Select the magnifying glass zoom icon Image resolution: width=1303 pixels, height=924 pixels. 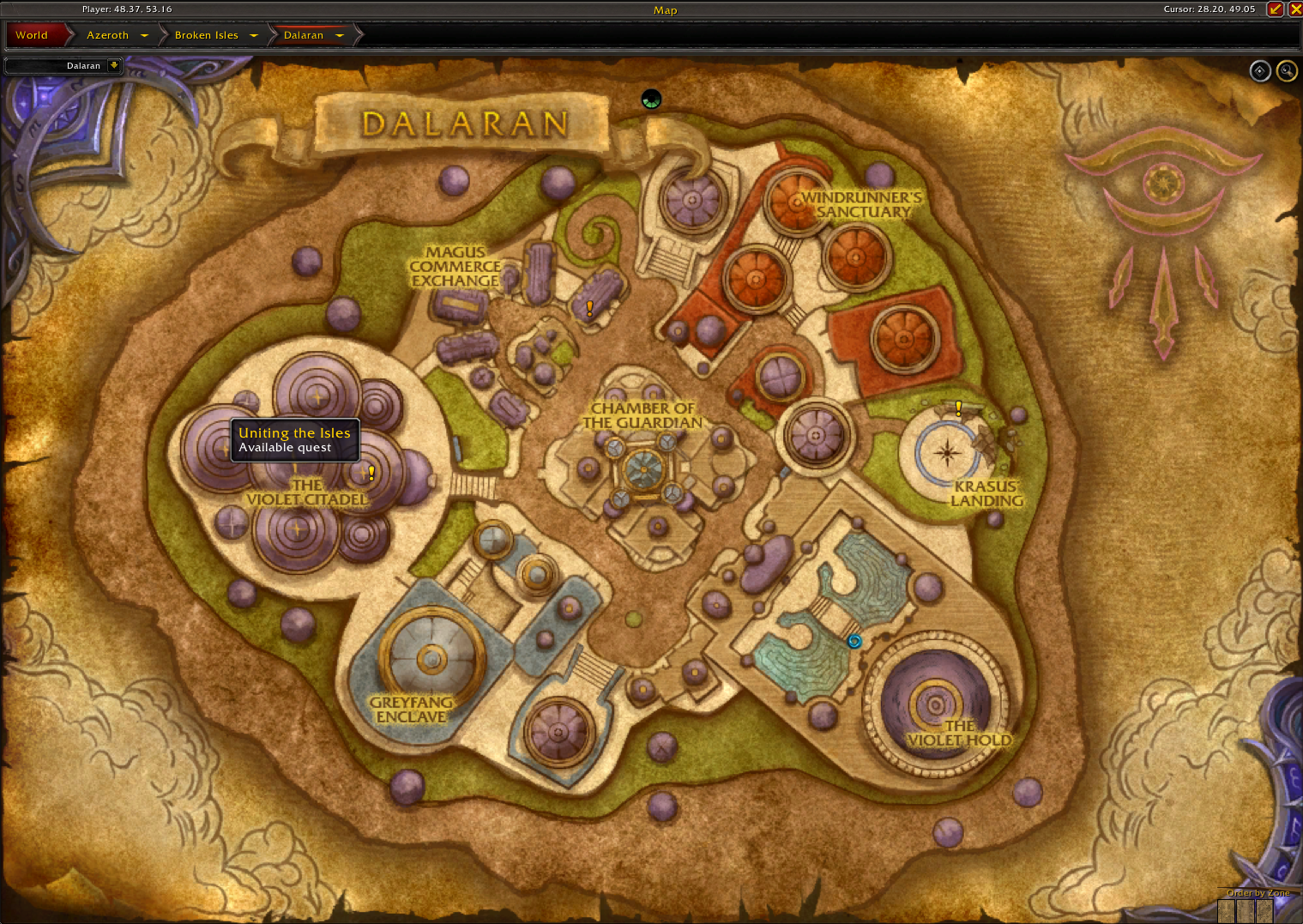click(x=1287, y=70)
